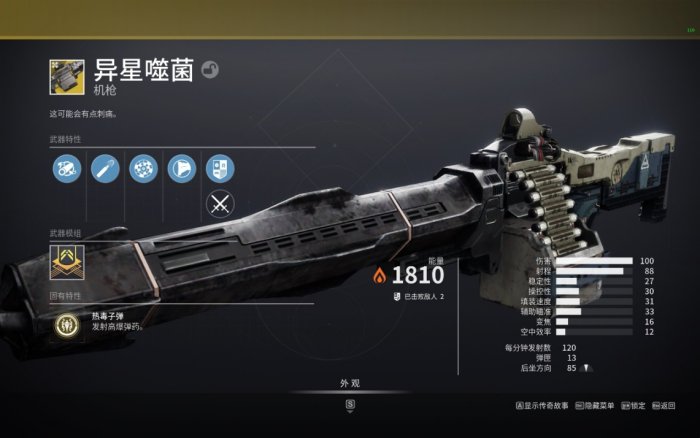Screen dimensions: 700x438
Task: Select the barrel-shaped weapon perk icon
Action: click(x=105, y=167)
